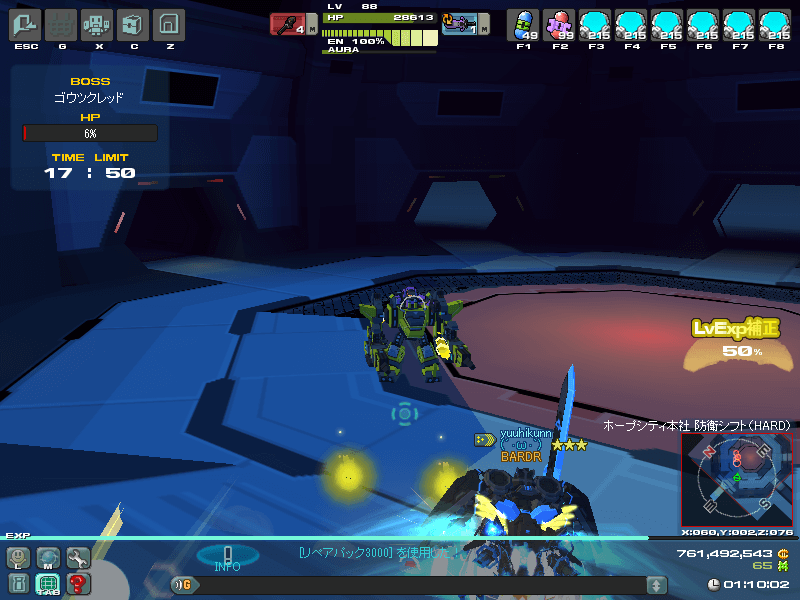Select the red melee weapon slot
Viewport: 800px width, 600px height.
(x=289, y=24)
